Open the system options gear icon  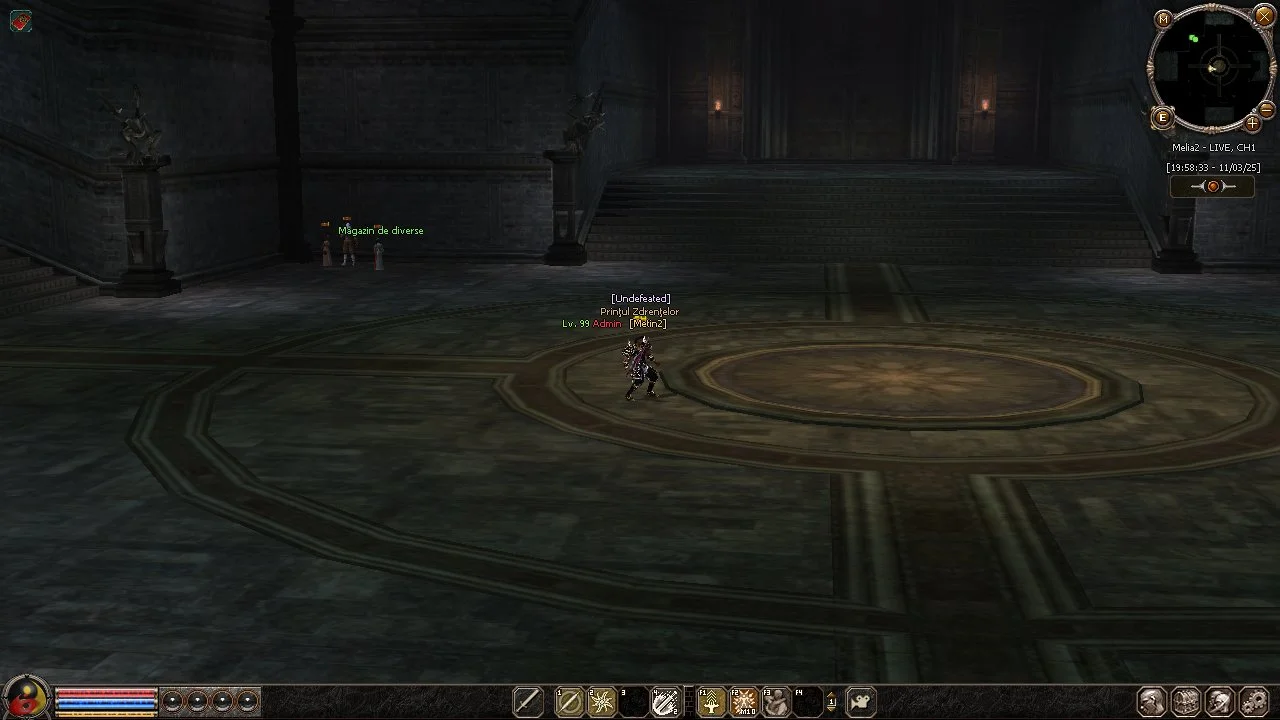coord(1253,701)
